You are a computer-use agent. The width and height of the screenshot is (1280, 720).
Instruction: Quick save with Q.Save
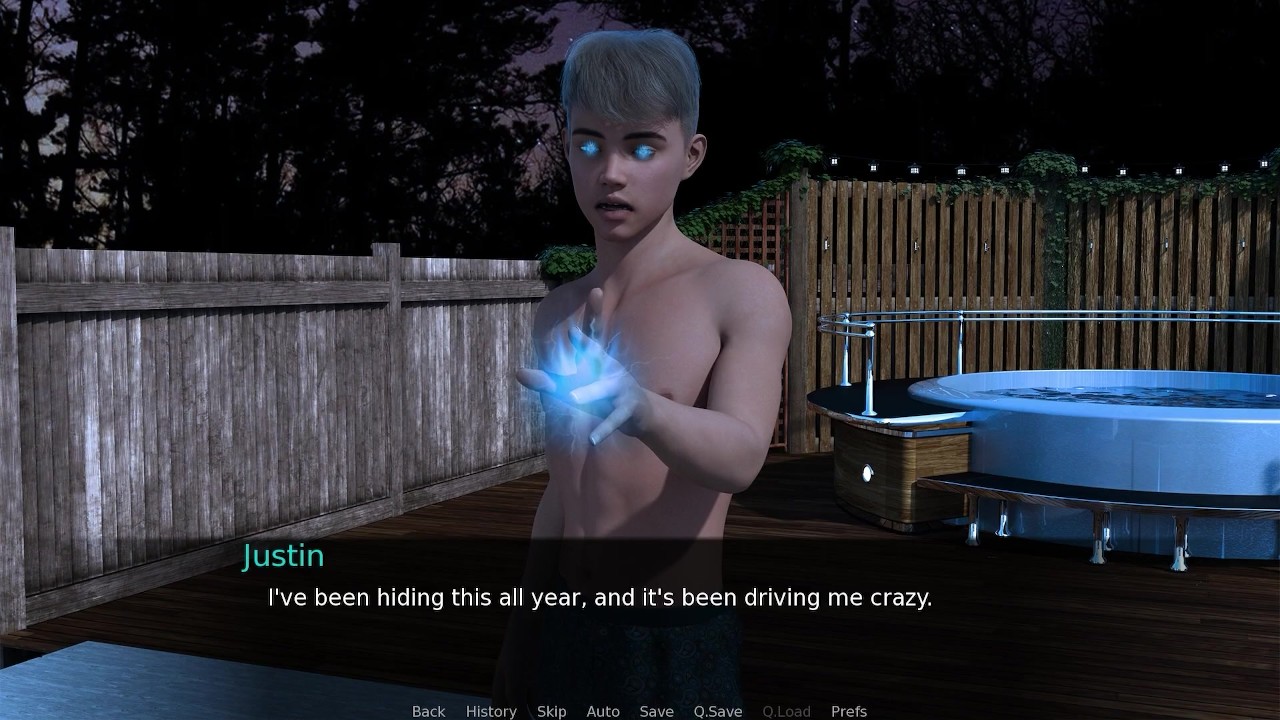tap(718, 711)
